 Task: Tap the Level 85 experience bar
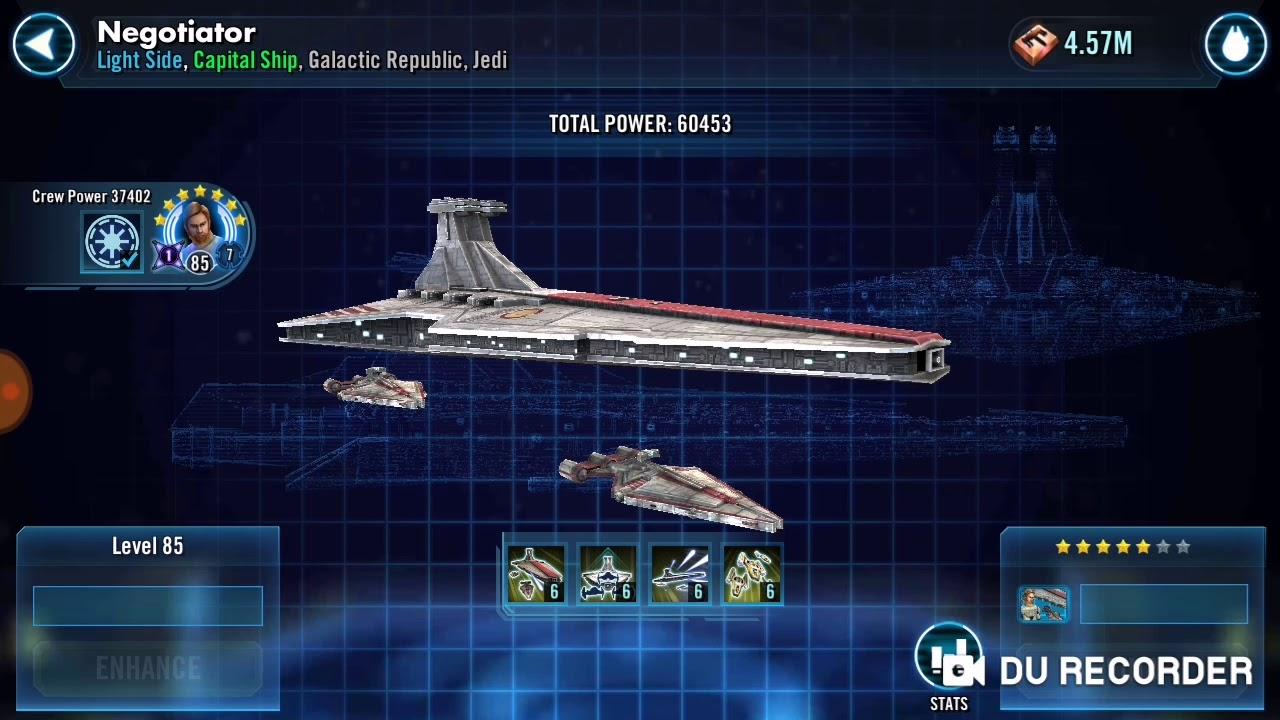tap(148, 606)
